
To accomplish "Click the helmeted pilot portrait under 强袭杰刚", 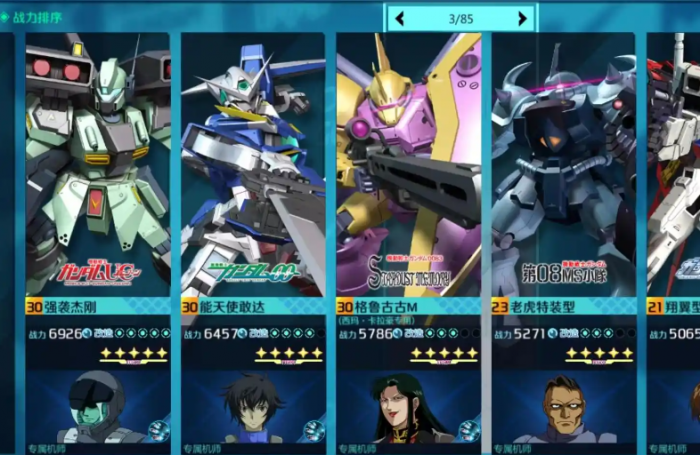I will coord(98,408).
